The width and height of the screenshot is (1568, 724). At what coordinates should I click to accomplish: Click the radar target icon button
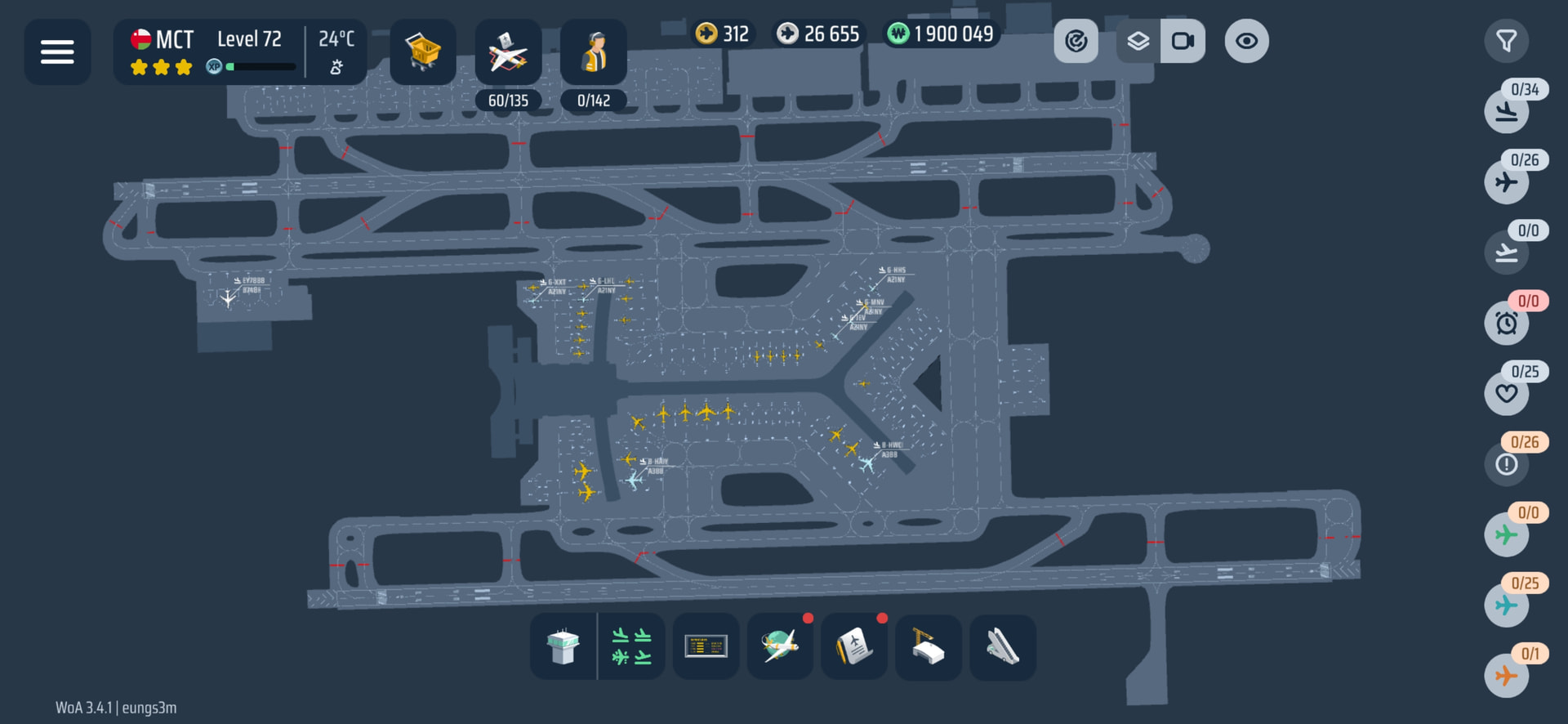(1076, 41)
